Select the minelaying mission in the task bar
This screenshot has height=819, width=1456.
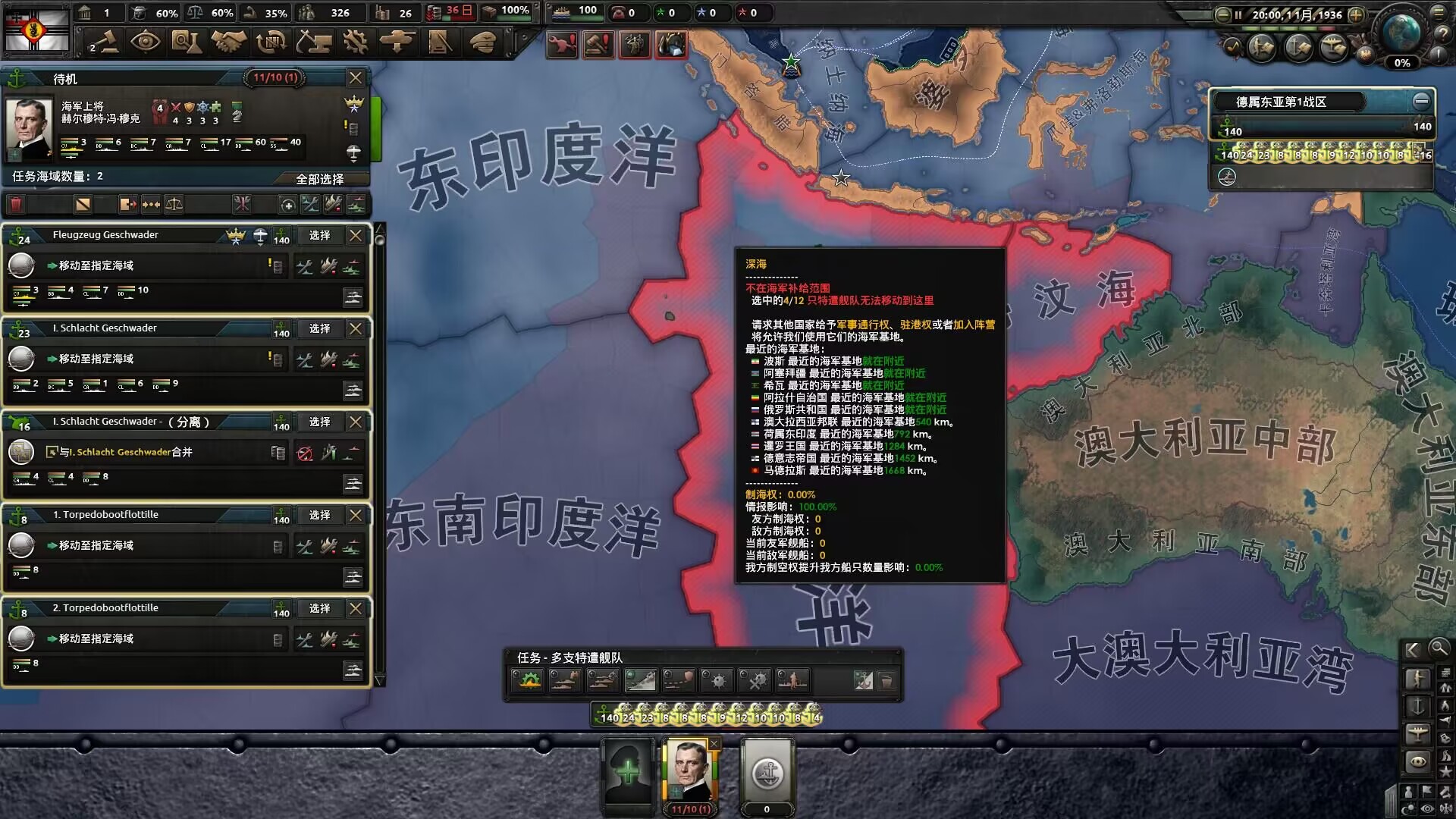click(717, 680)
